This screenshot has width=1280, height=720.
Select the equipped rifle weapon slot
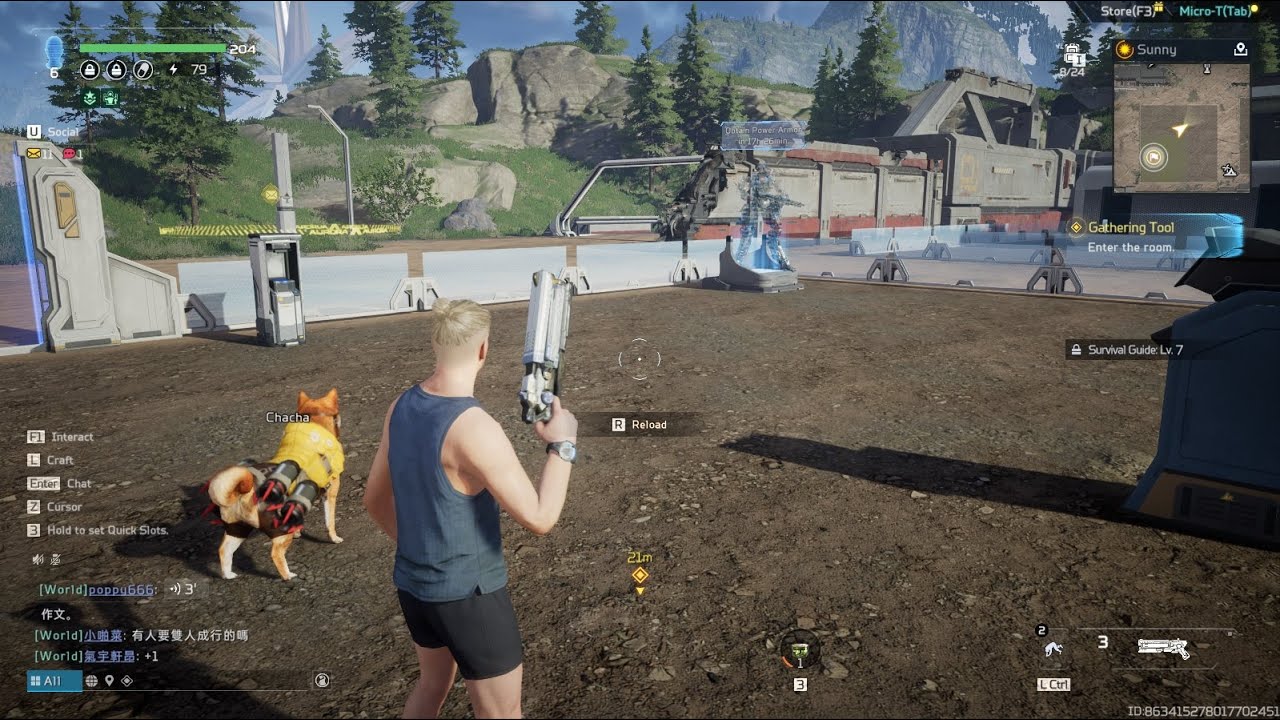coord(1163,648)
